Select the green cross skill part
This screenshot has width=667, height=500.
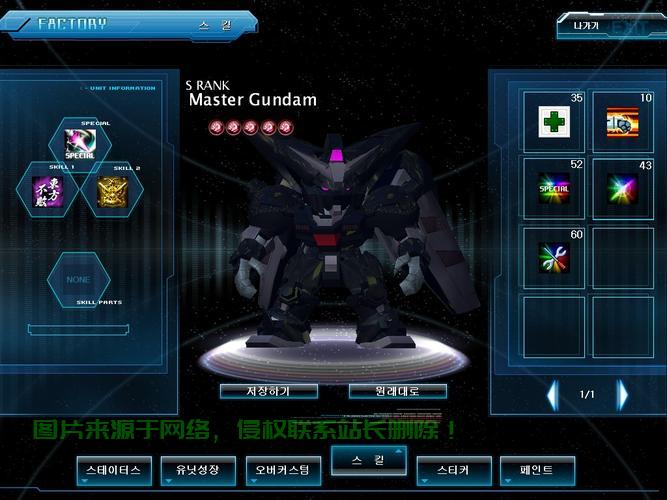pyautogui.click(x=553, y=122)
